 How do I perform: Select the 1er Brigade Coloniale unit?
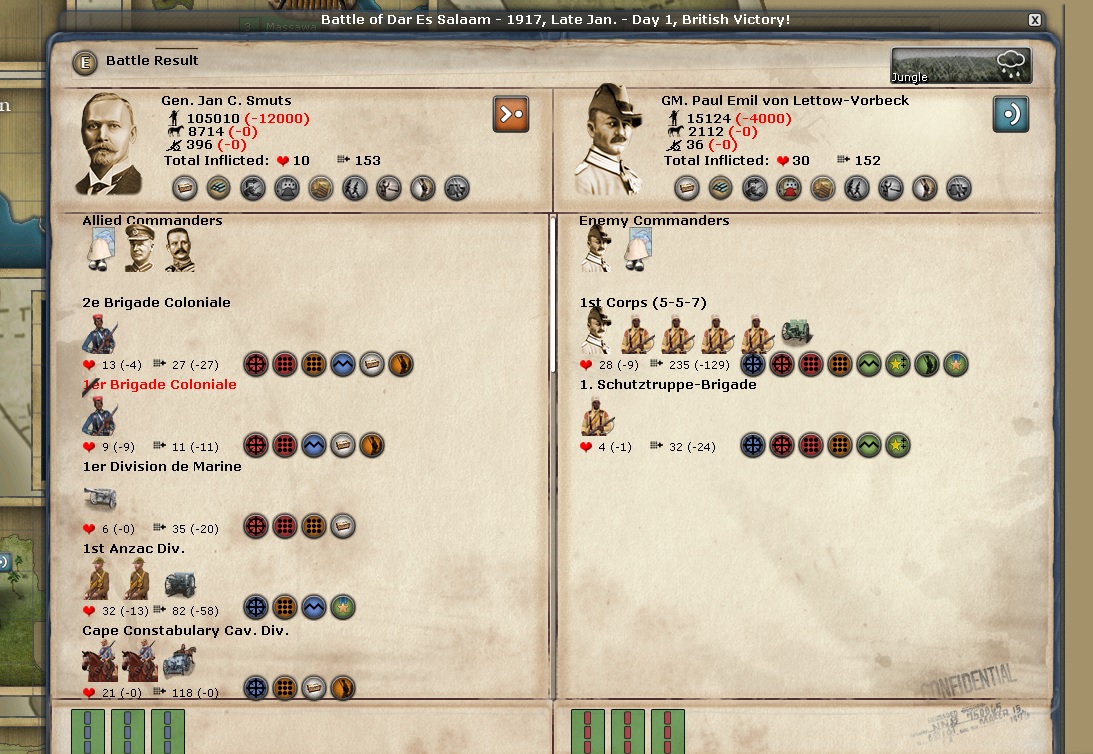pyautogui.click(x=100, y=414)
